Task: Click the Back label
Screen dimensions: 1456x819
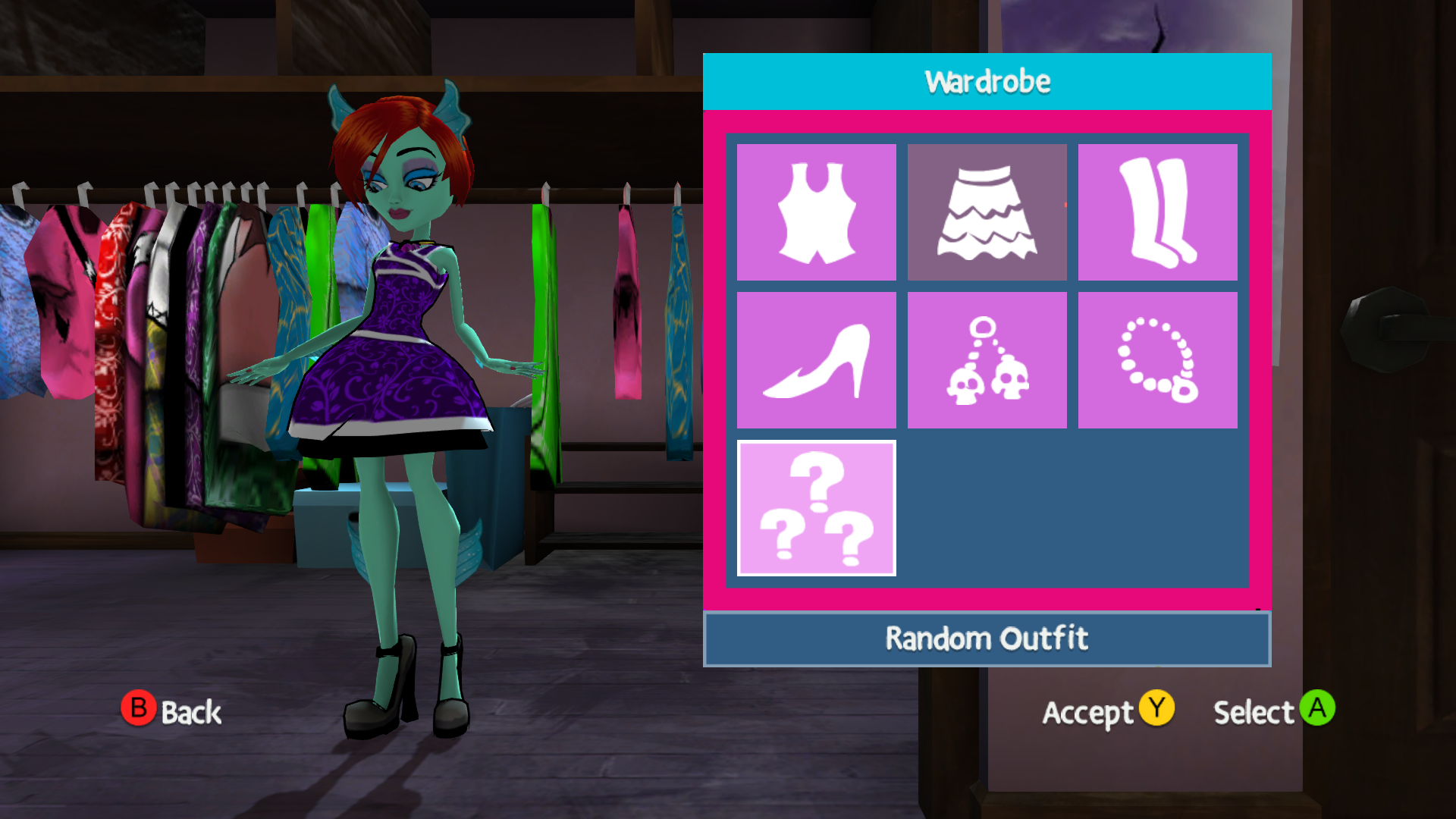Action: pos(190,713)
